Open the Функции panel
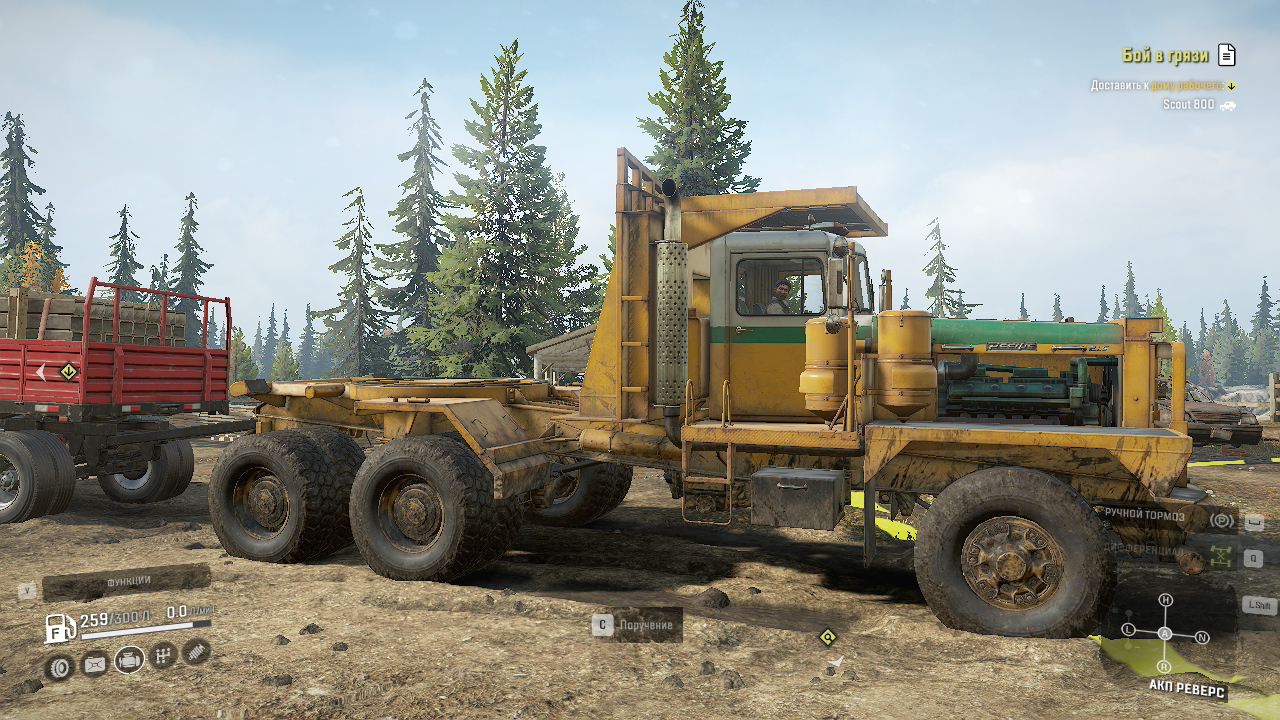The height and width of the screenshot is (720, 1280). pyautogui.click(x=127, y=581)
